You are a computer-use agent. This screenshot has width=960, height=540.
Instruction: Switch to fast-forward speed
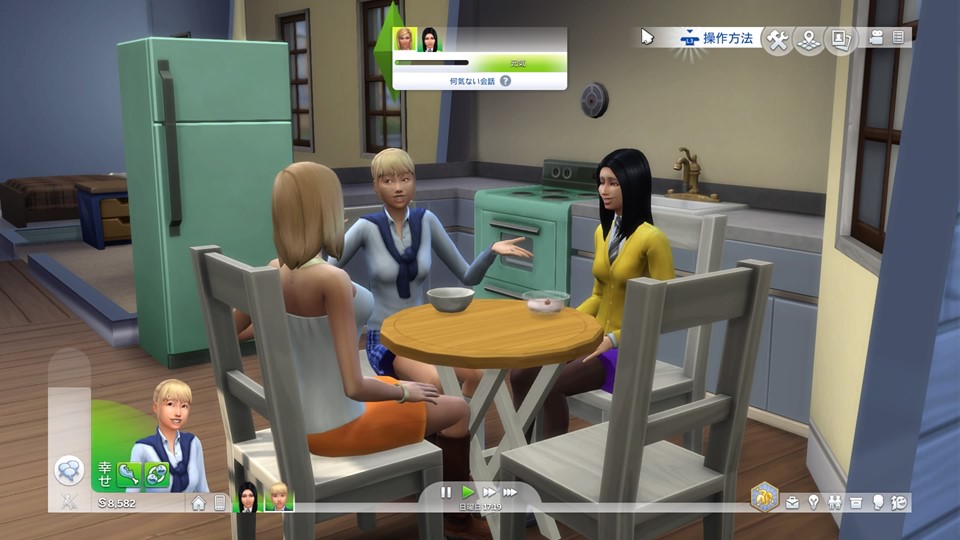click(489, 492)
